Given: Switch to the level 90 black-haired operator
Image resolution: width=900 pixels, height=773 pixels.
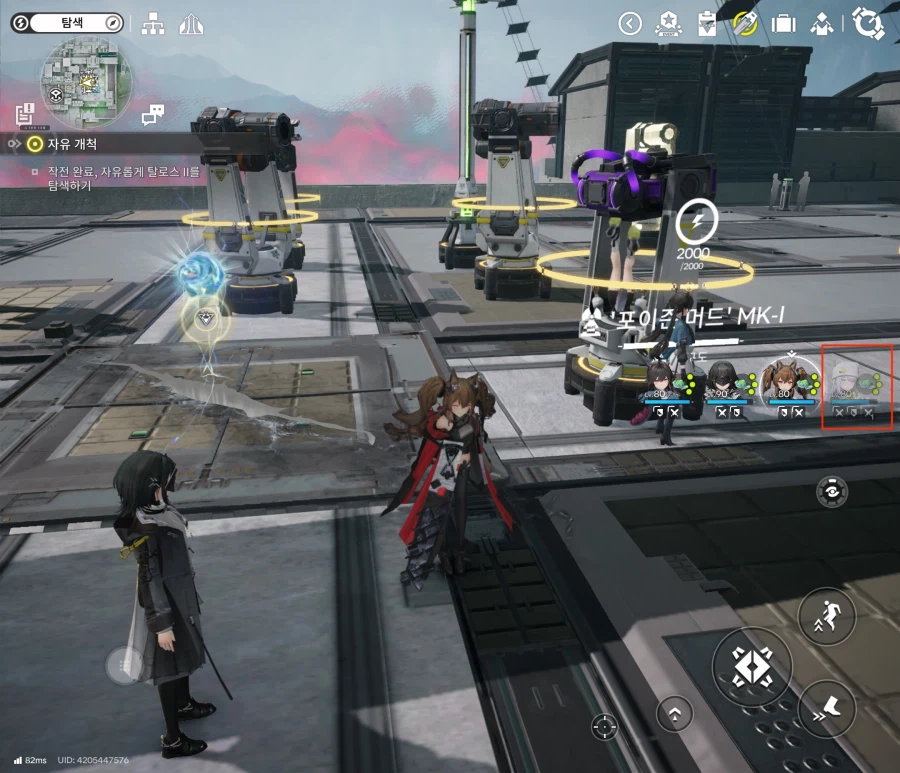Looking at the screenshot, I should (x=725, y=387).
